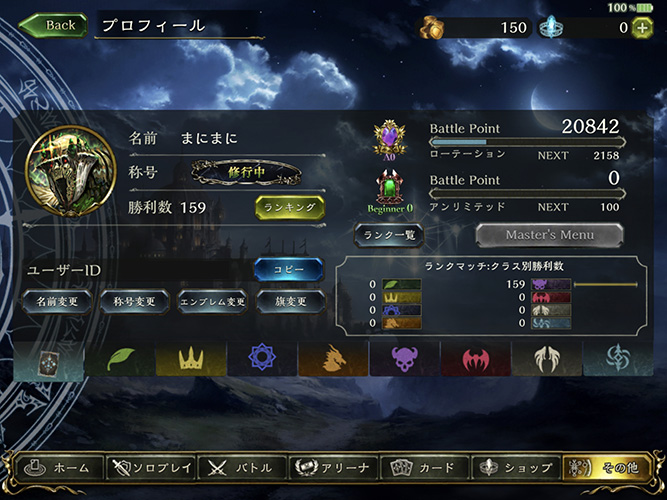This screenshot has height=500, width=667.
Task: Switch to the green leaf class tab
Action: click(119, 358)
